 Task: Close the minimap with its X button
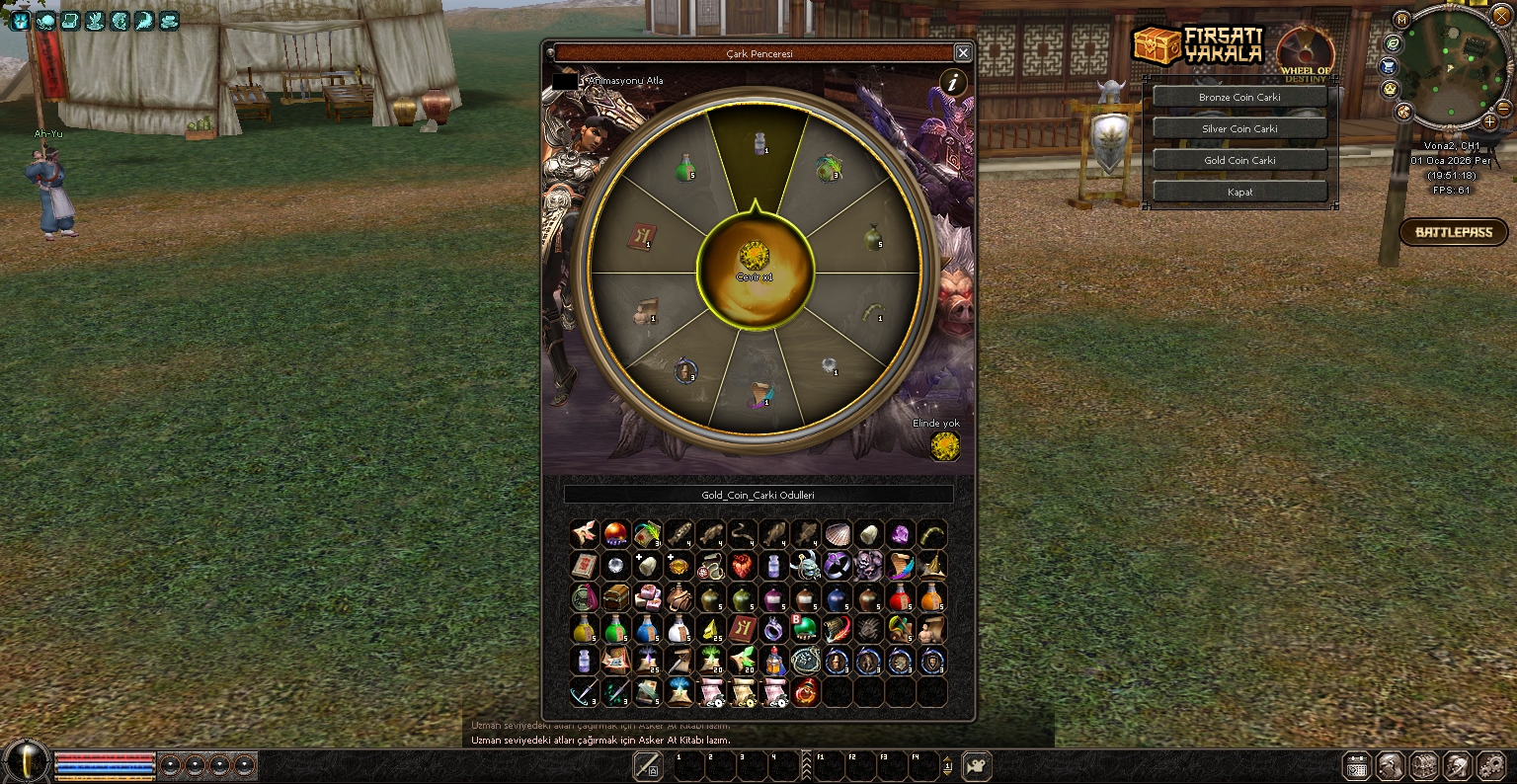(x=1501, y=17)
